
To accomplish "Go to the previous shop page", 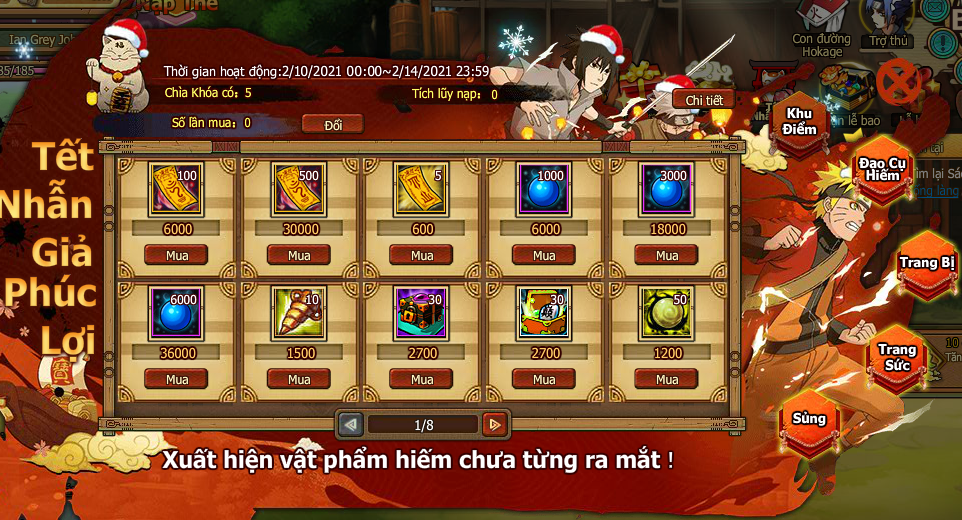I will point(350,425).
